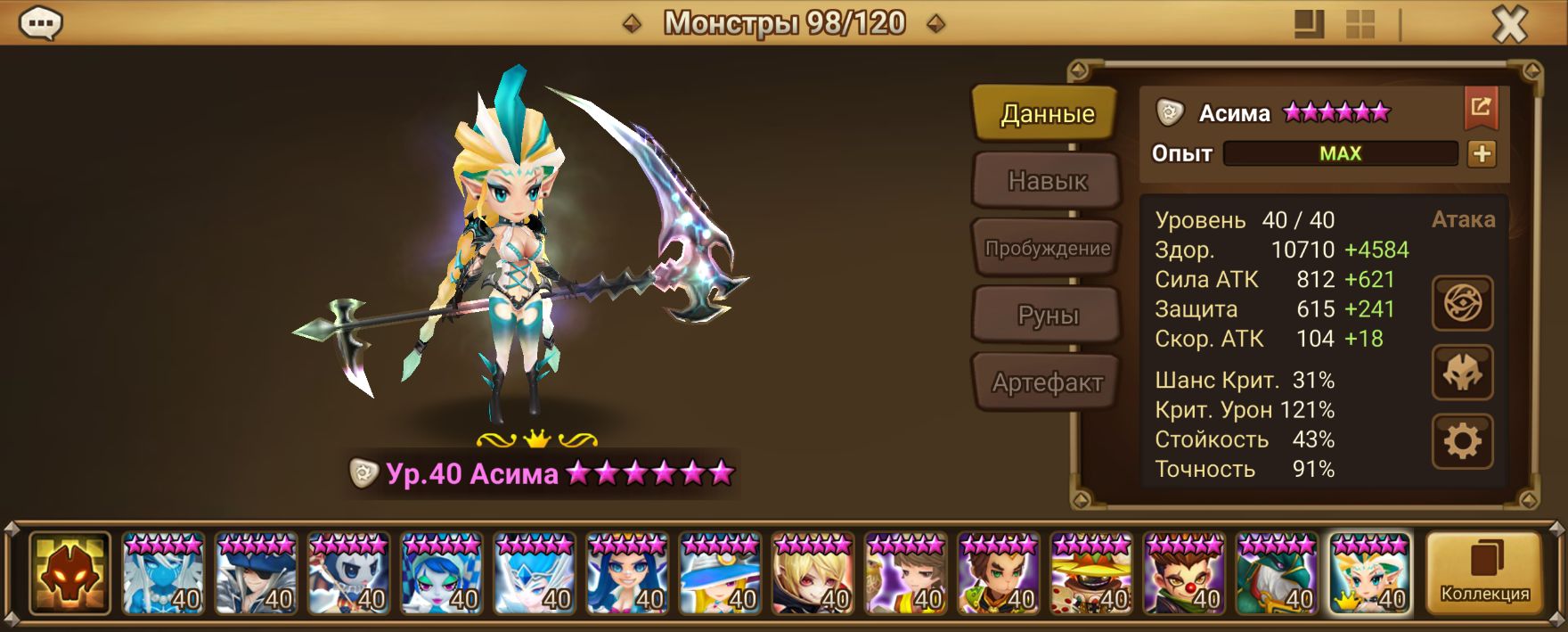Select the blonde witch in the blue hat

point(720,573)
